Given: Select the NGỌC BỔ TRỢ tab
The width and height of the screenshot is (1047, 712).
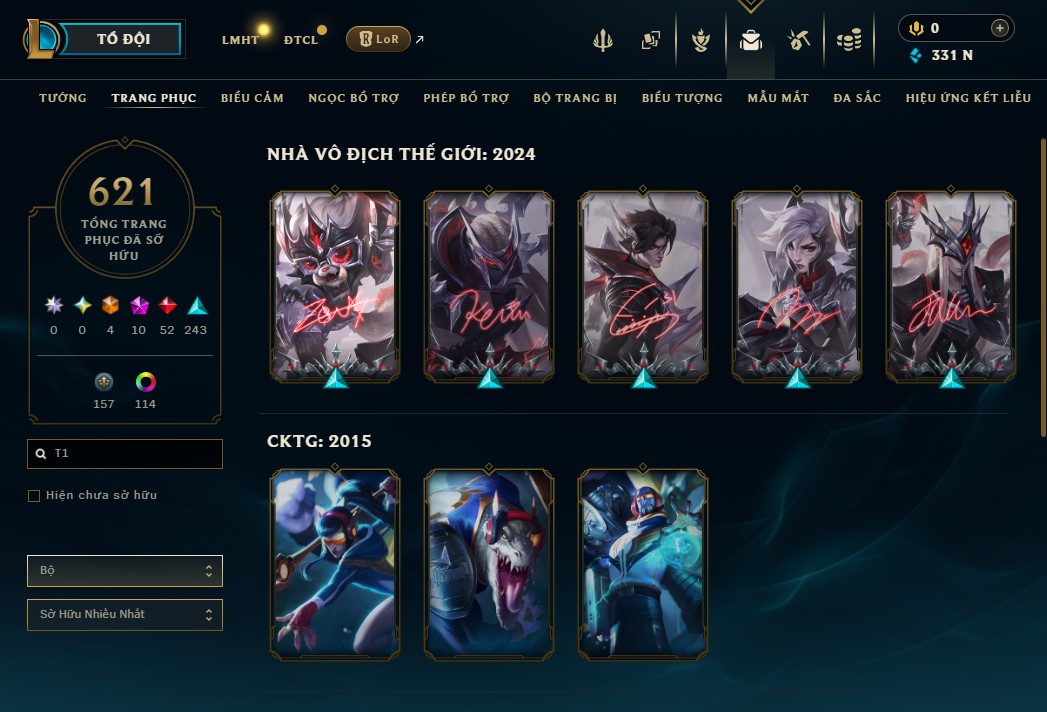Looking at the screenshot, I should point(353,98).
